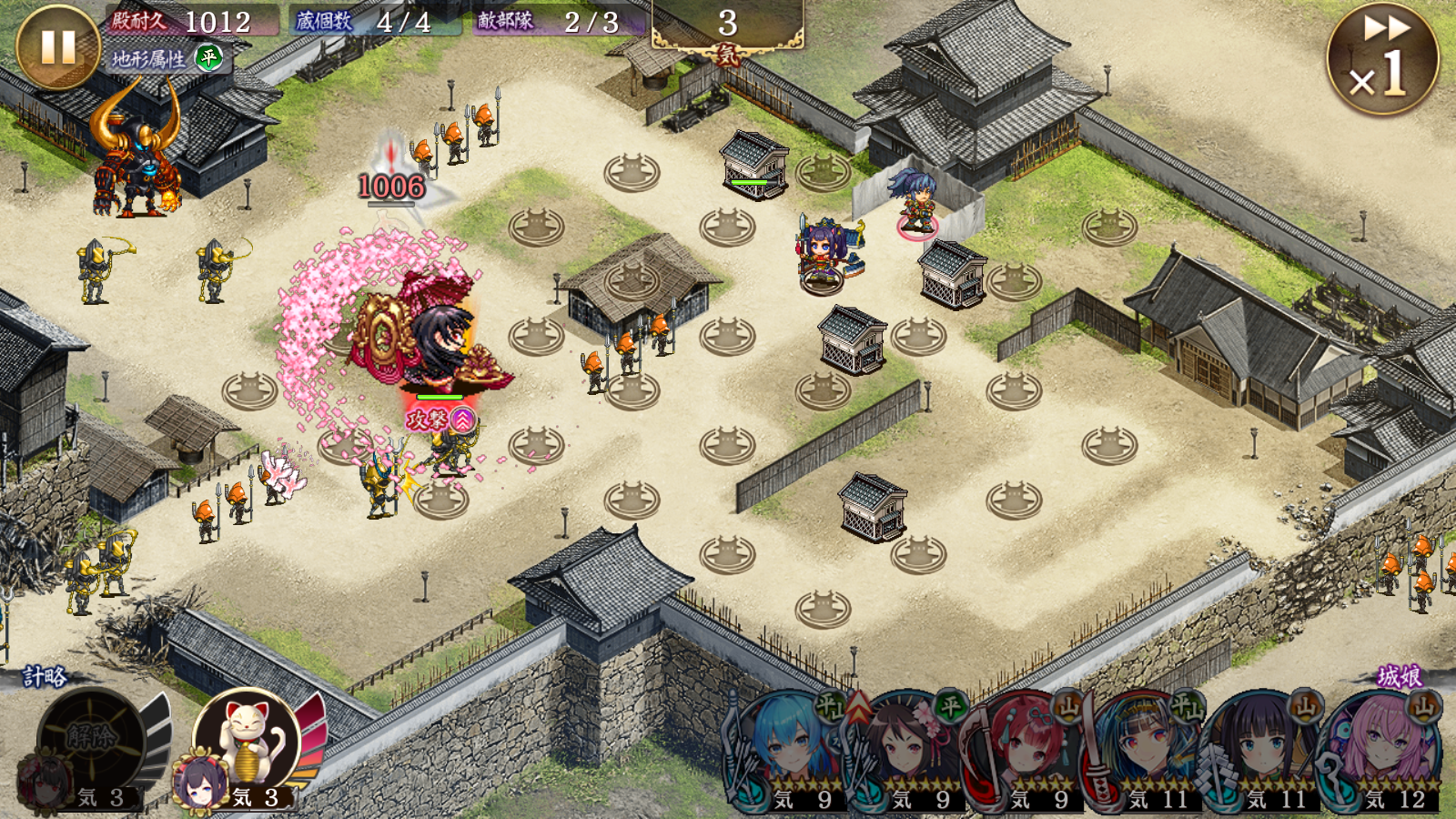This screenshot has height=819, width=1456.
Task: Select the pink-haired girl costing 12 ki
Action: (1380, 748)
